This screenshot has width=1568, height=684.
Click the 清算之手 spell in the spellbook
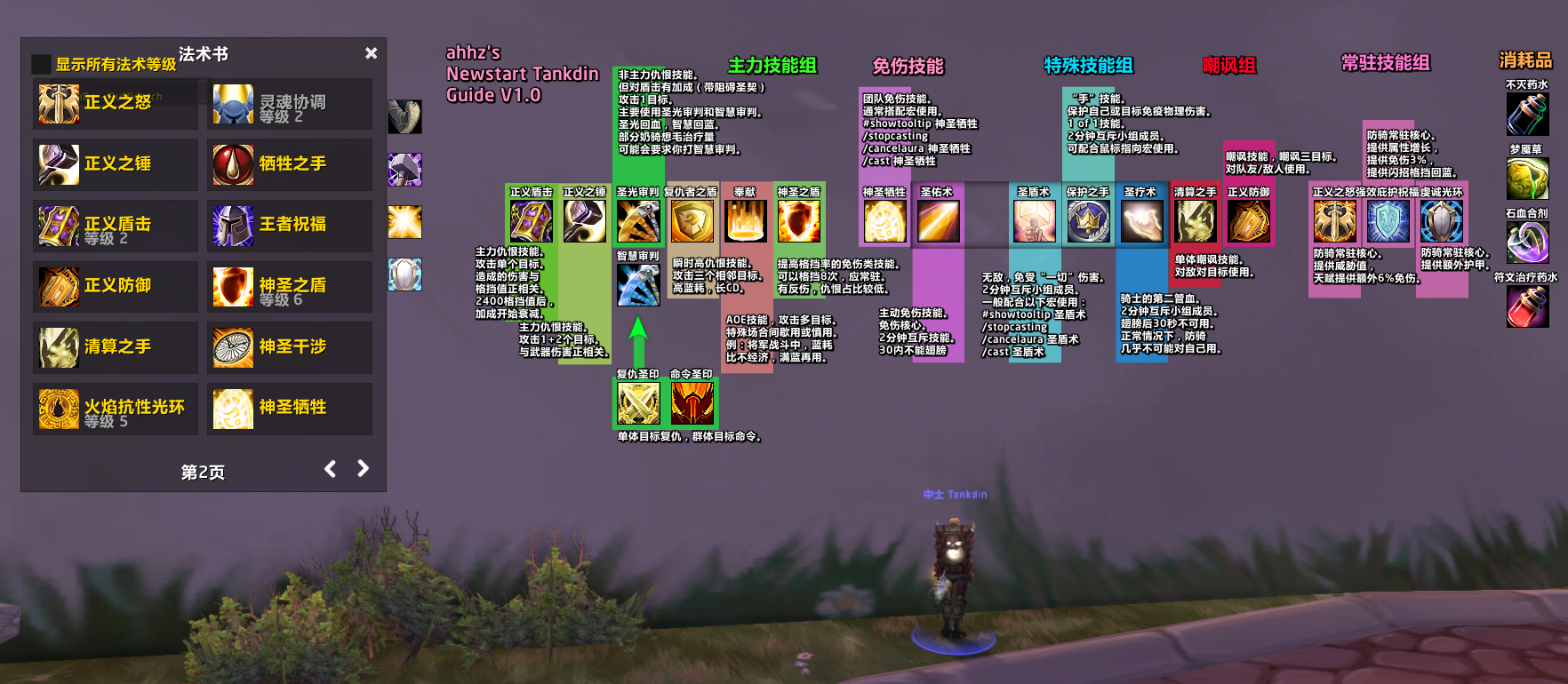click(59, 346)
